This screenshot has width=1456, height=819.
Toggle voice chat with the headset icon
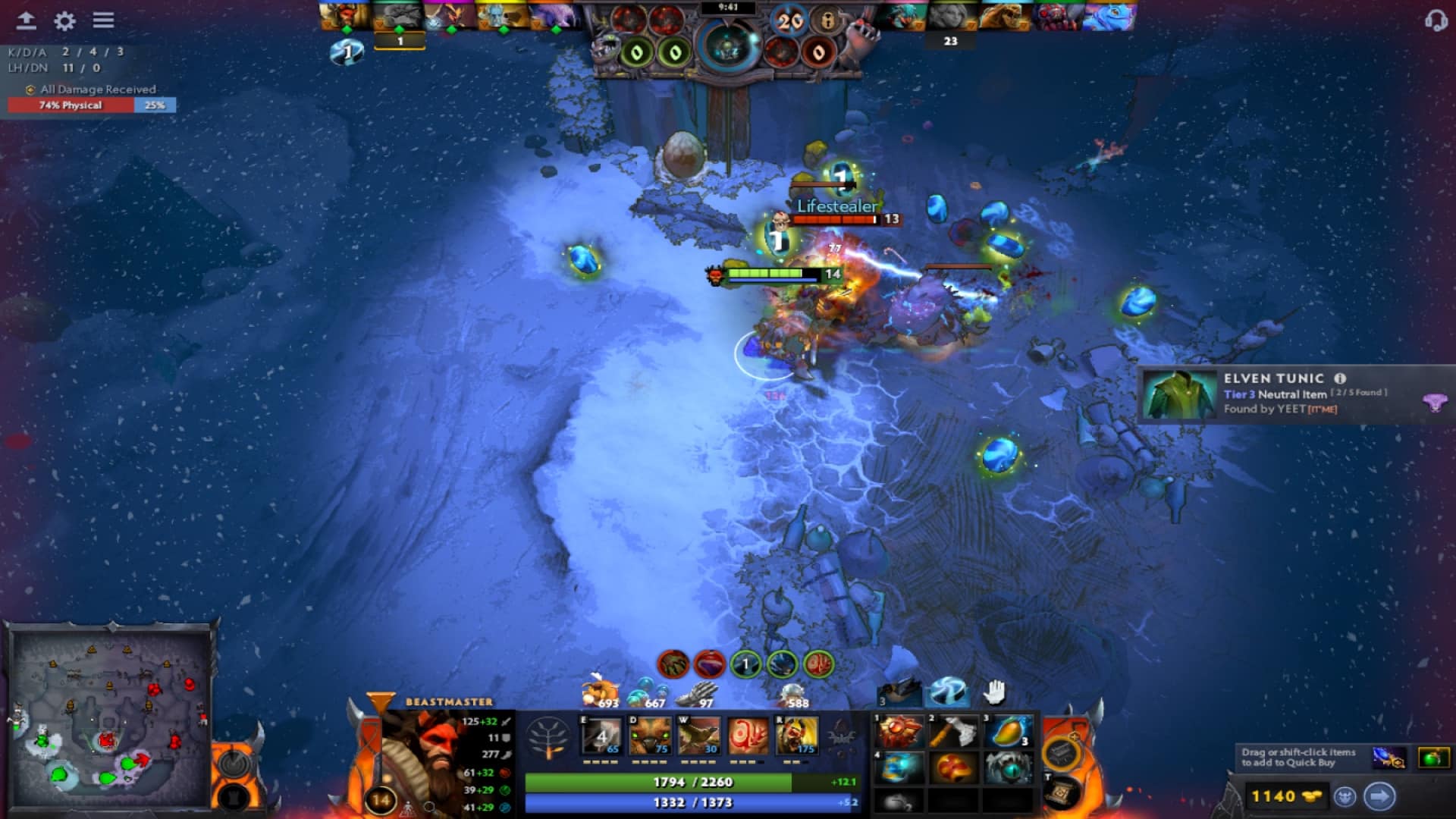pos(1436,20)
